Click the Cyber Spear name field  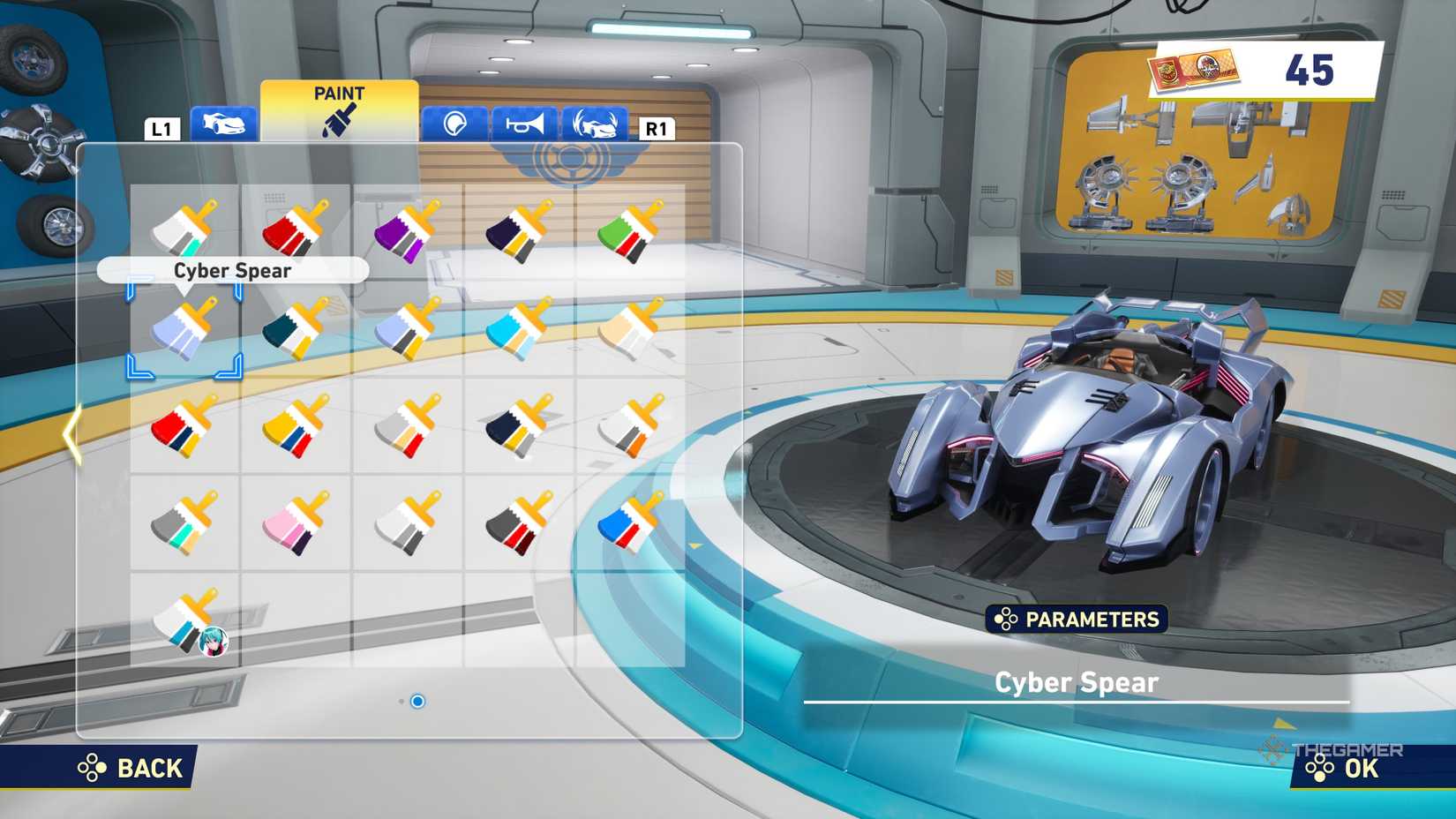coord(1077,682)
